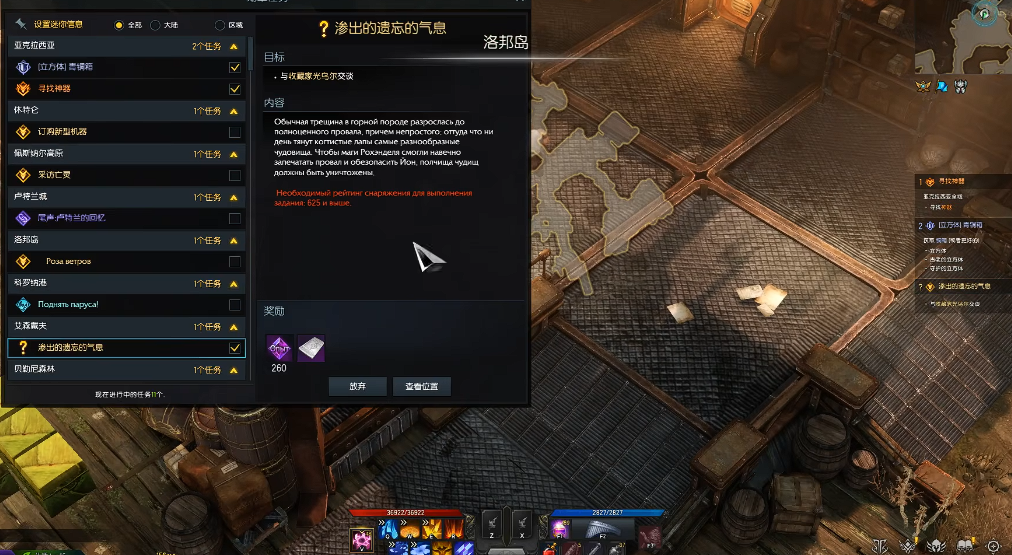Untick the 寻找神器 quest tracking checkbox

pos(234,89)
